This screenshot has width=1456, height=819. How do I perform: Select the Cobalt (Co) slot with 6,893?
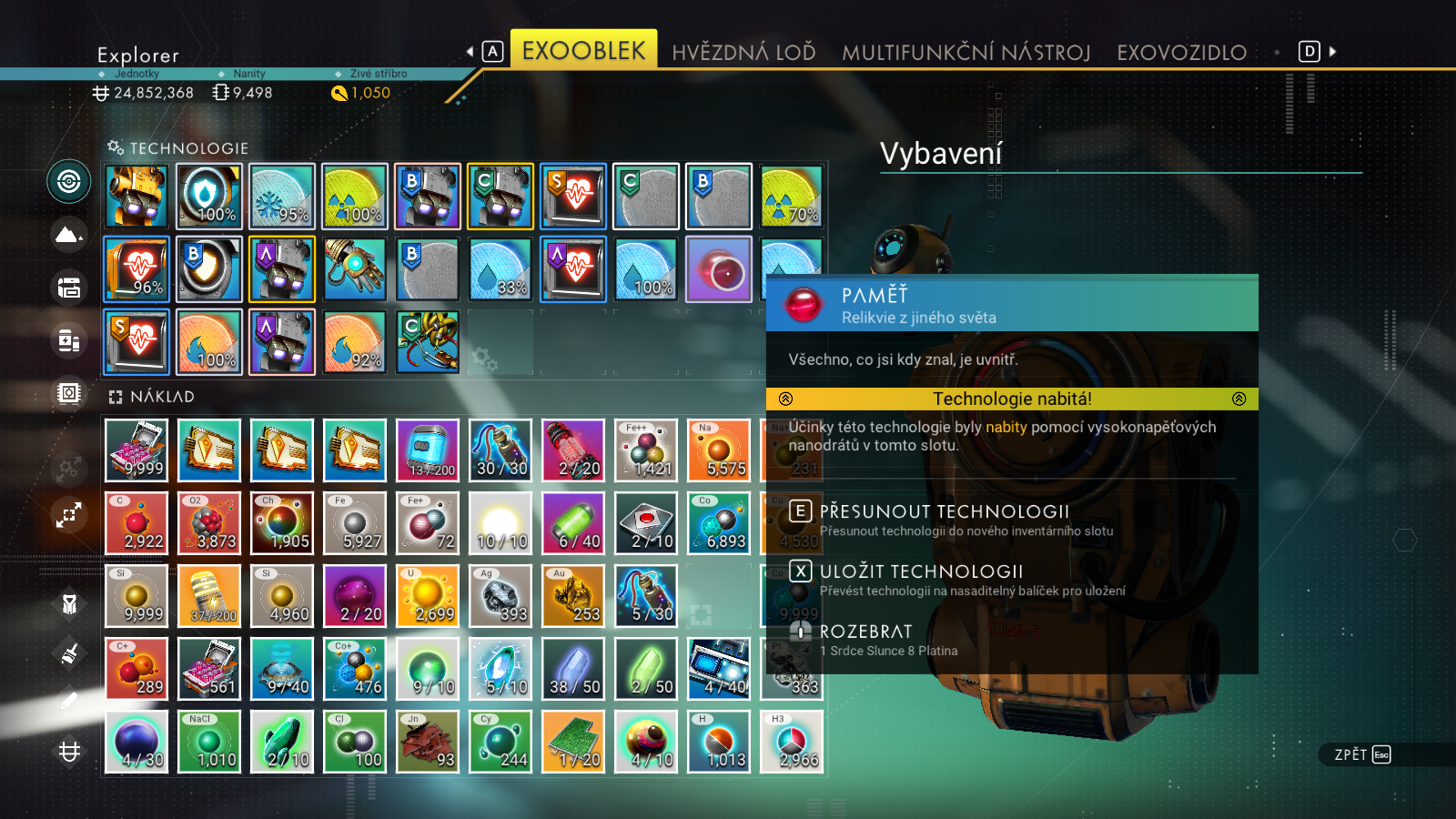click(719, 523)
